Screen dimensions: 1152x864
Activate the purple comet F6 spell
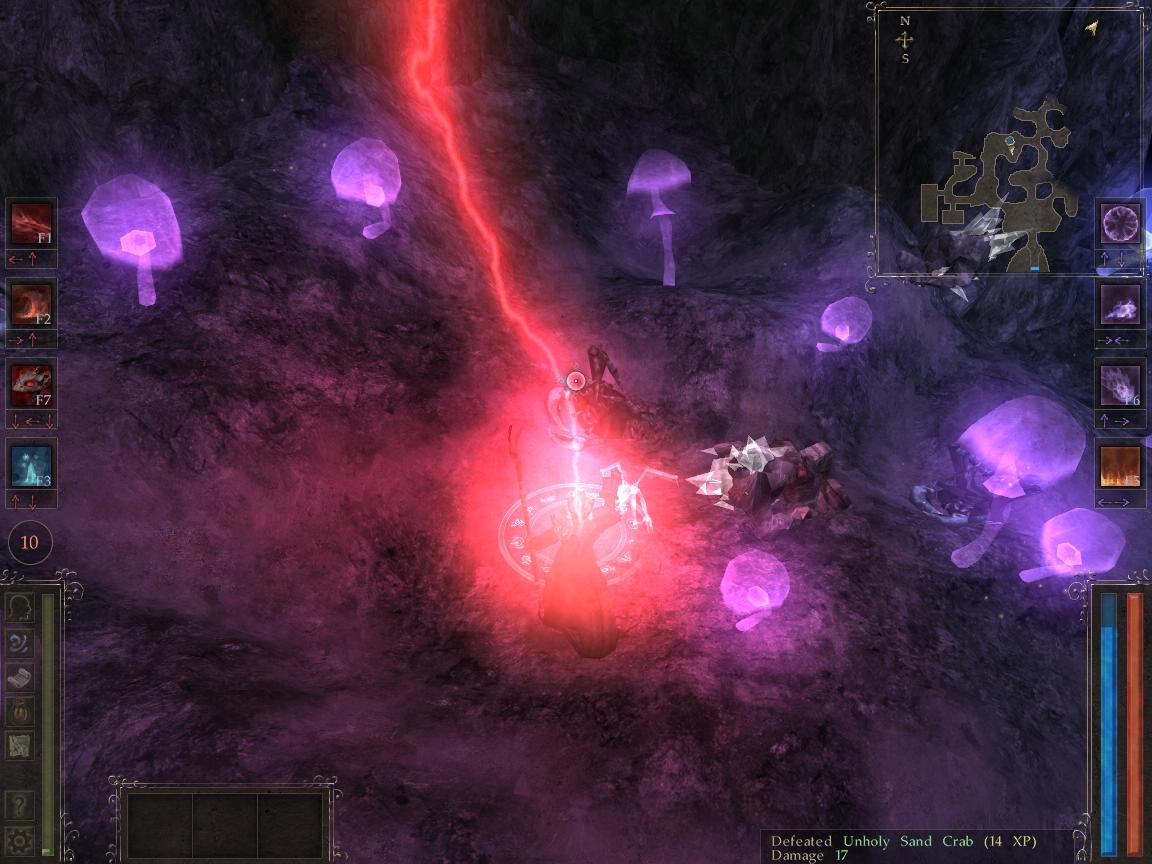point(1120,385)
